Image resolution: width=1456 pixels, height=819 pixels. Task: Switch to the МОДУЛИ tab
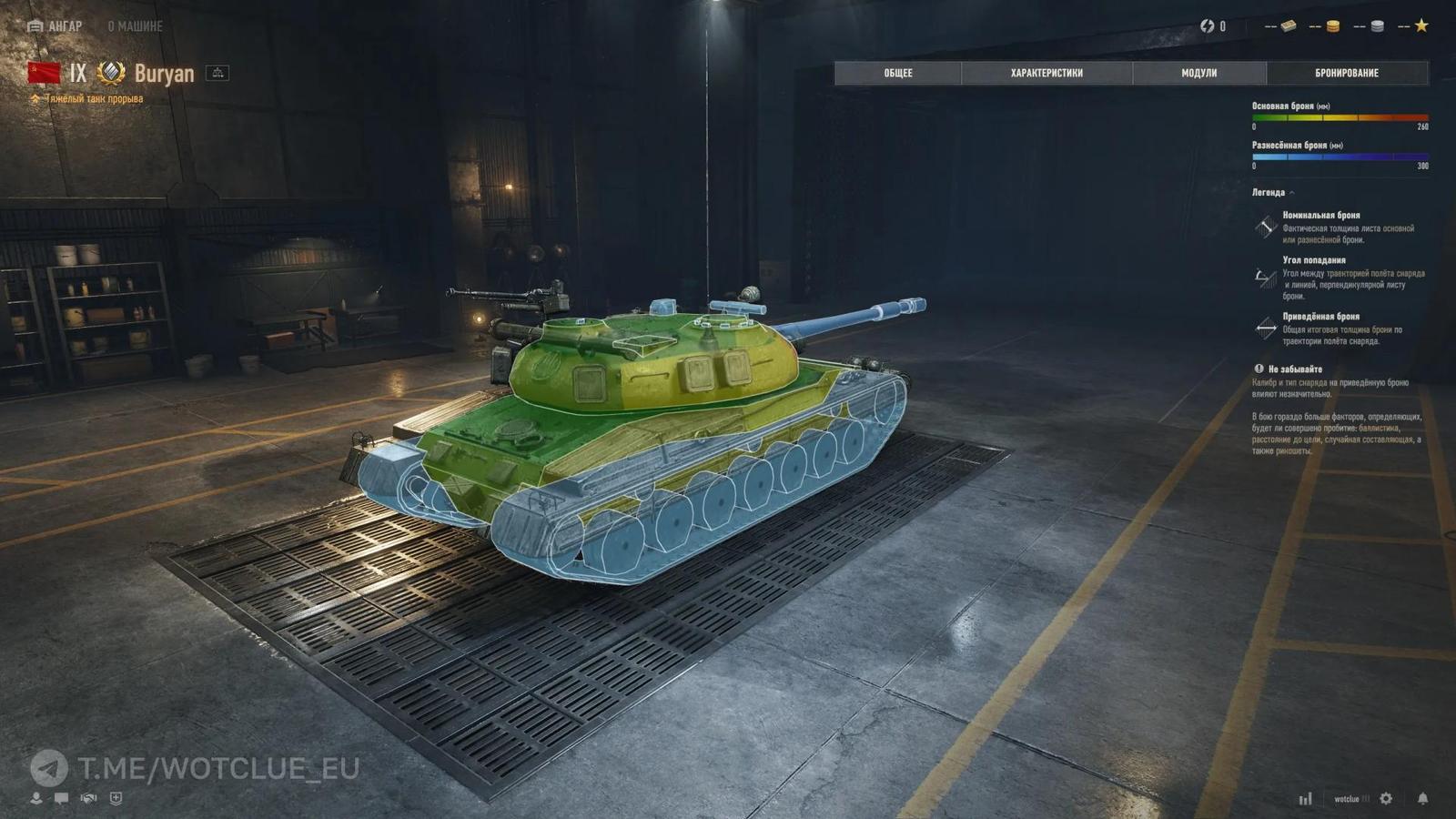[x=1198, y=73]
